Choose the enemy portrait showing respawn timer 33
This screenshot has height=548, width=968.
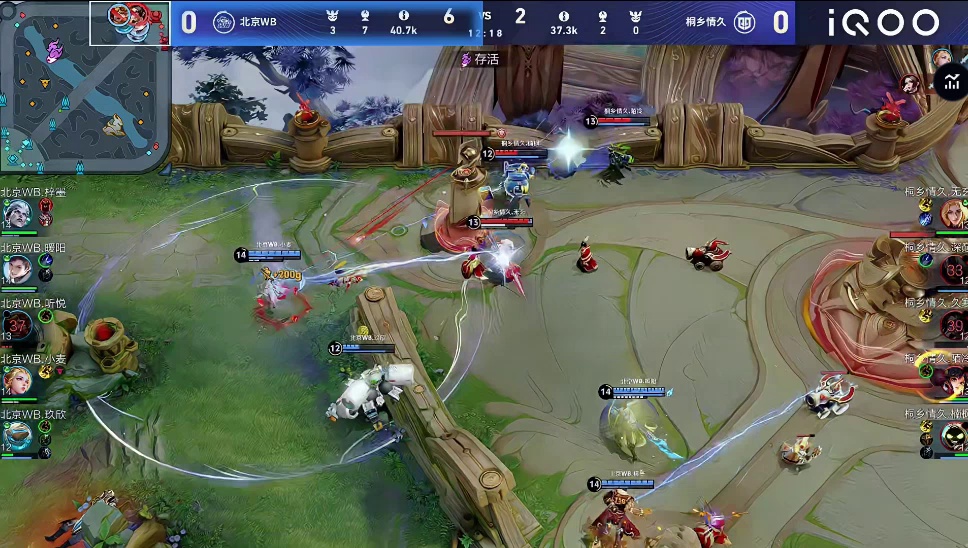[953, 268]
